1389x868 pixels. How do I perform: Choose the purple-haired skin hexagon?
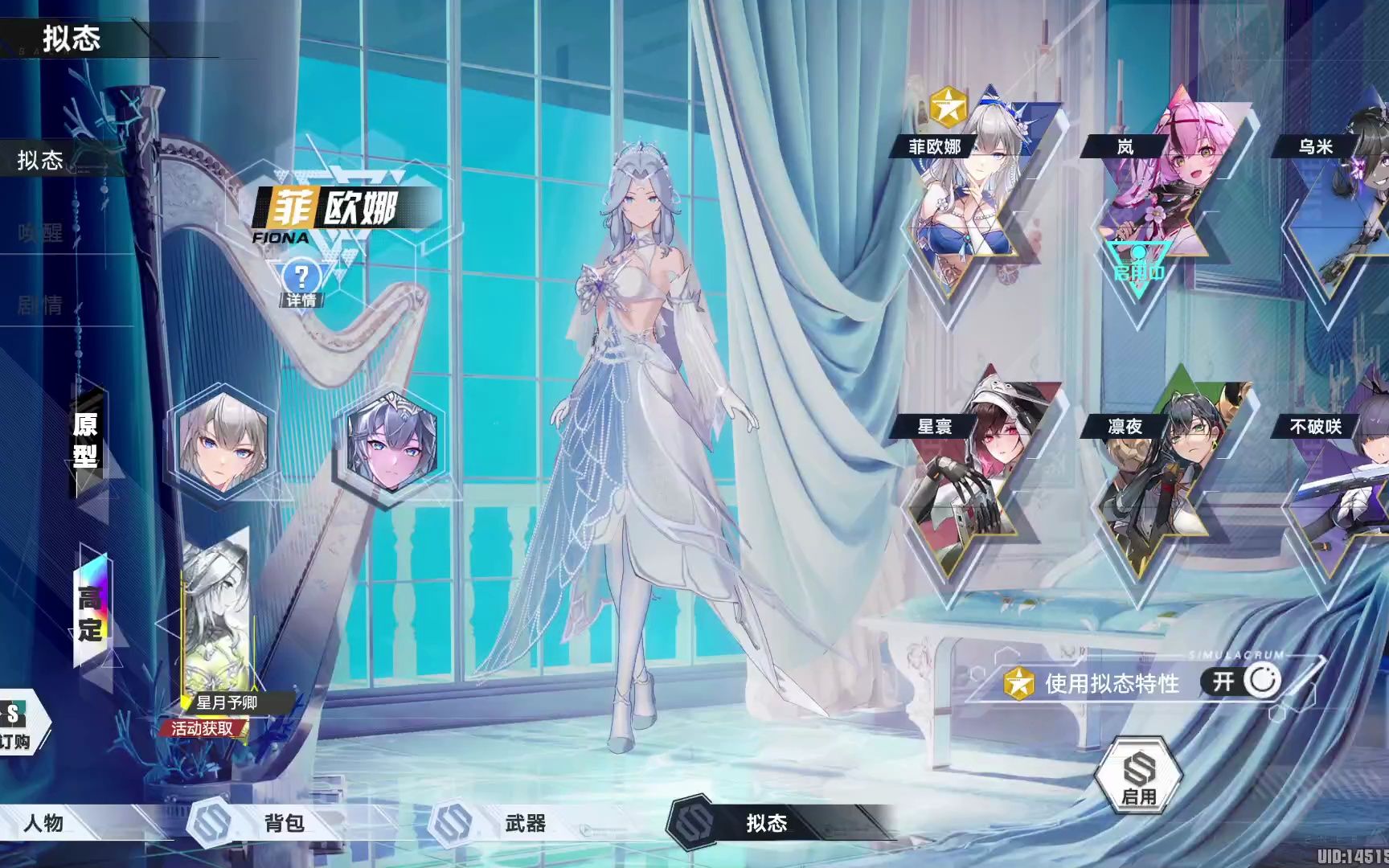point(391,445)
